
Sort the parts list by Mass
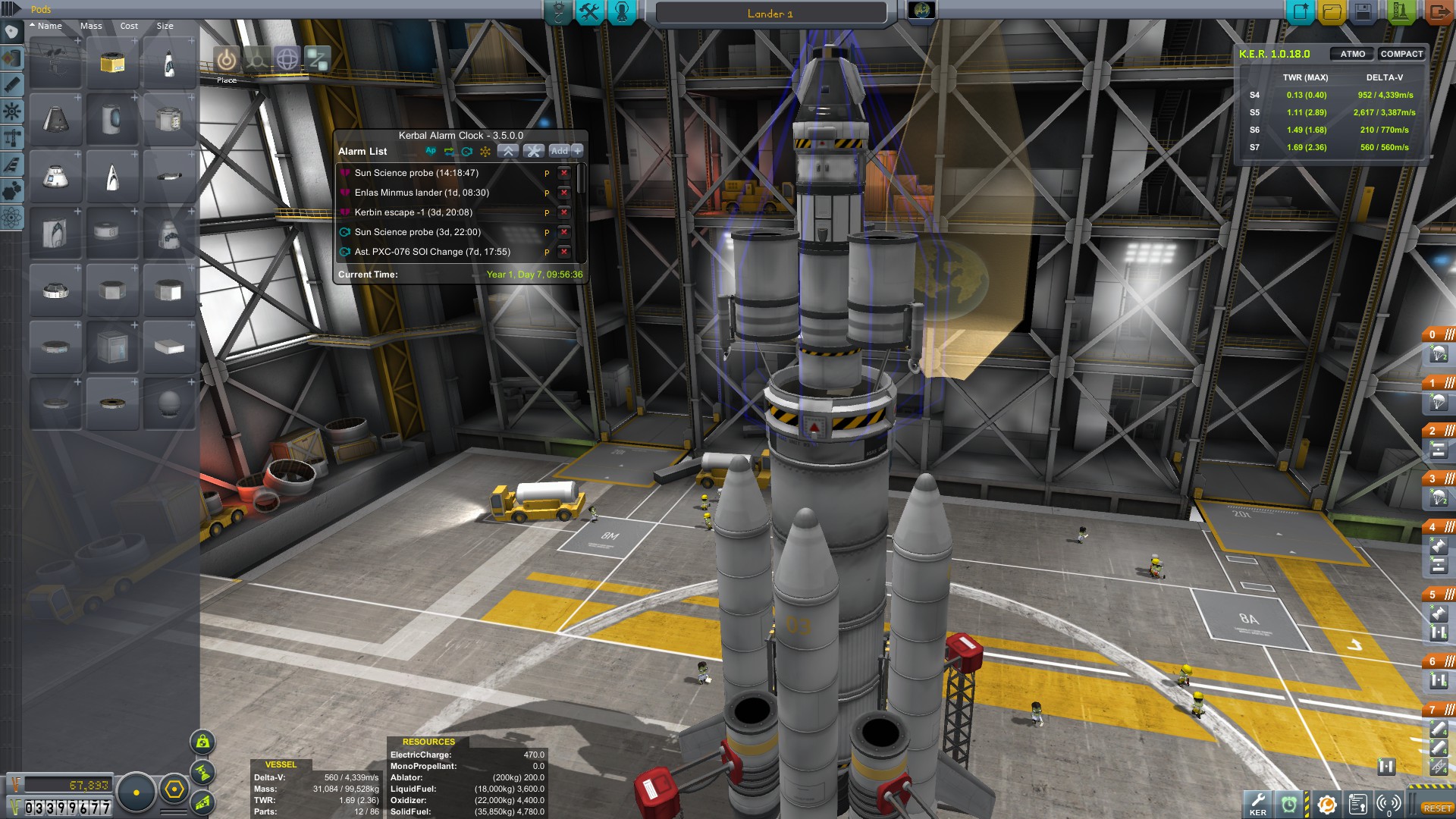click(91, 26)
